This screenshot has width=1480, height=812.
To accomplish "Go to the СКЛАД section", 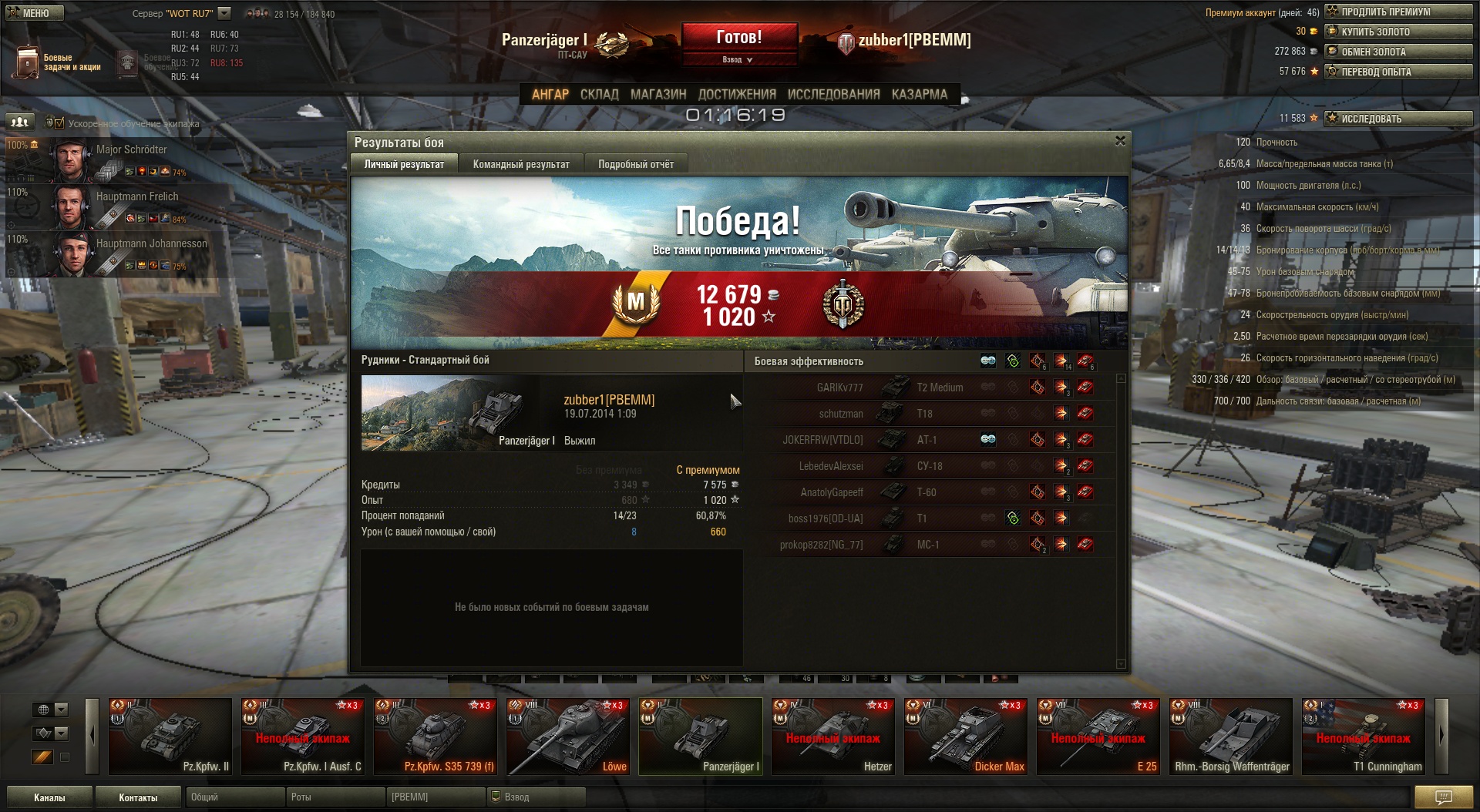I will point(599,94).
